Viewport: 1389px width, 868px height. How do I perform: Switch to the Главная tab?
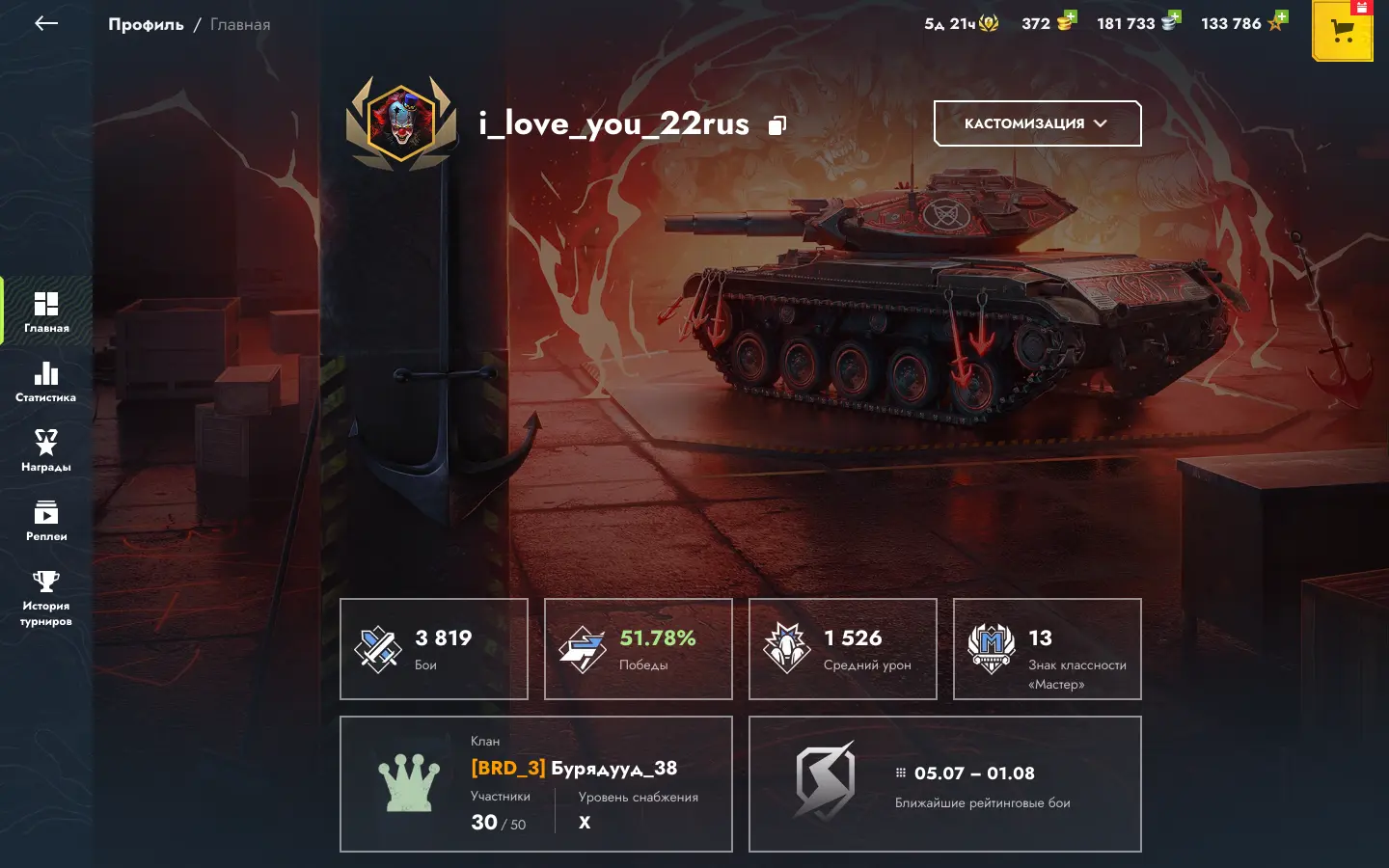coord(46,312)
